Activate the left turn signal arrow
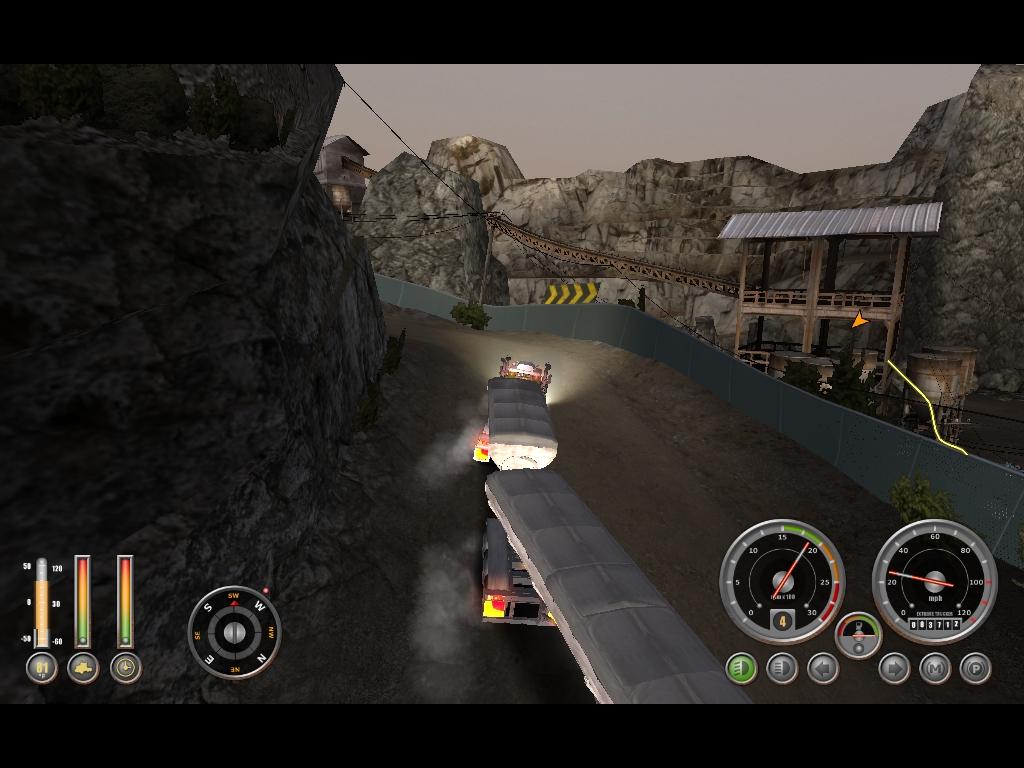Screen dimensions: 1024x768 [x=822, y=667]
